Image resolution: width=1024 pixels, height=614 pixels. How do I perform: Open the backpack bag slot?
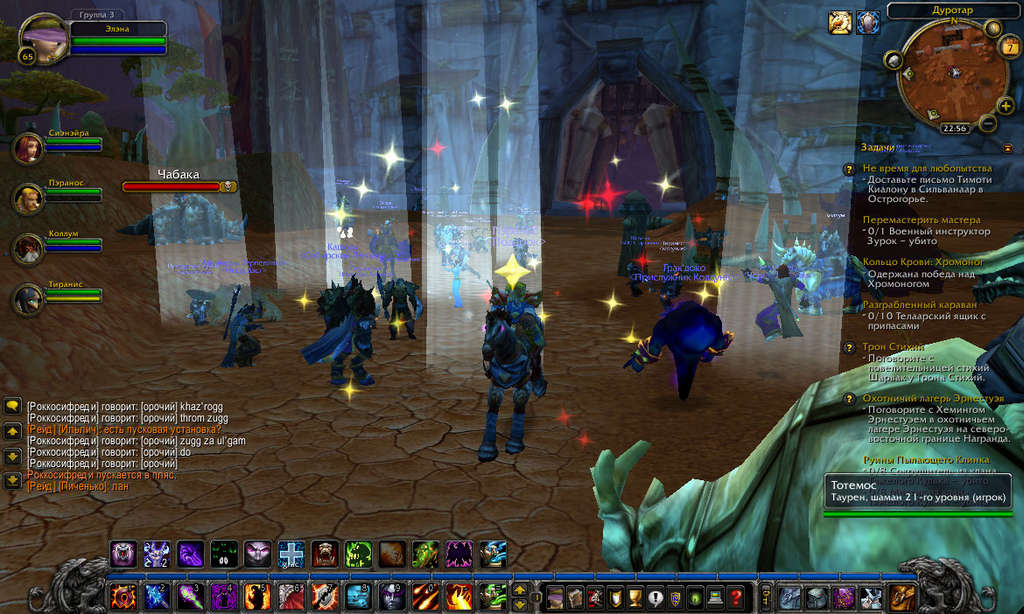click(904, 597)
